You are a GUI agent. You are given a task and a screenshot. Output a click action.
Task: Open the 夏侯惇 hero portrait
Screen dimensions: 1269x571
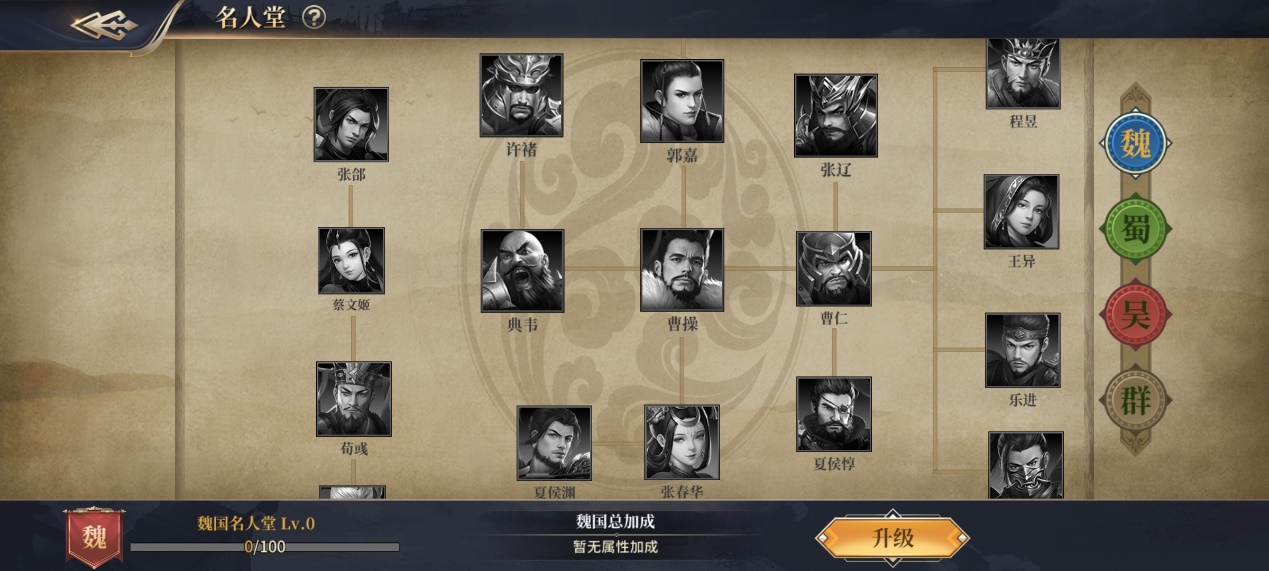[833, 414]
